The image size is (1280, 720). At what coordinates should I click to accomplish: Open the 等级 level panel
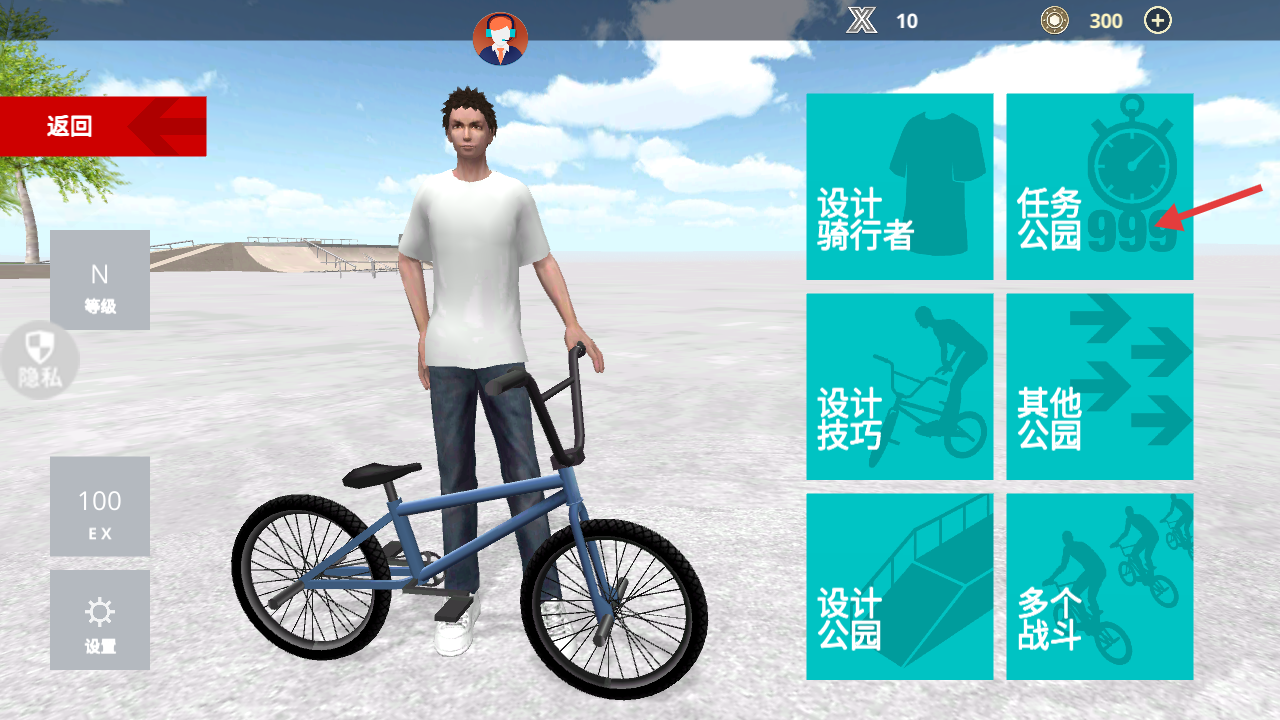click(100, 280)
